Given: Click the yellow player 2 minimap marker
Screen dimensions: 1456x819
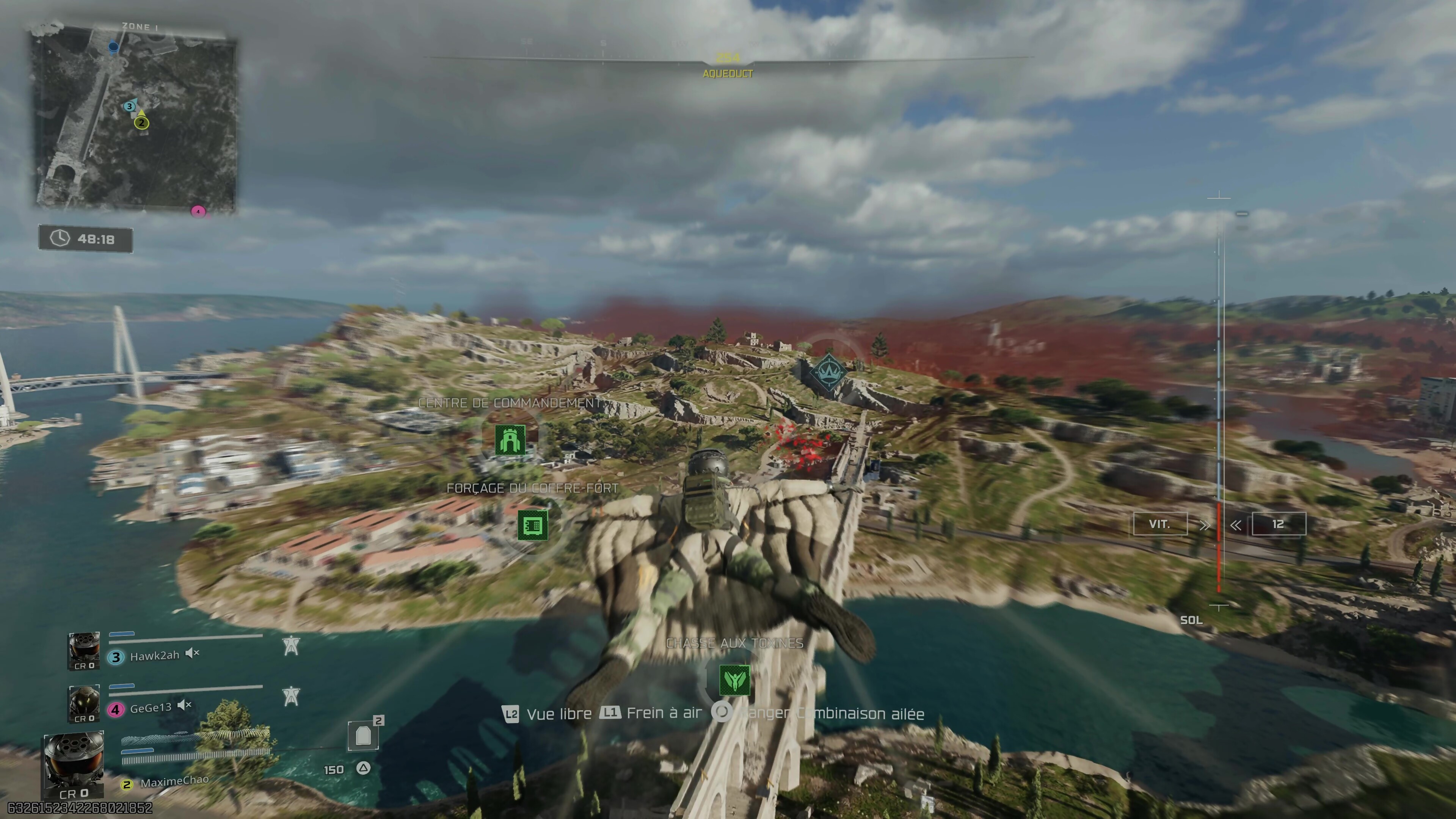Looking at the screenshot, I should pyautogui.click(x=142, y=122).
